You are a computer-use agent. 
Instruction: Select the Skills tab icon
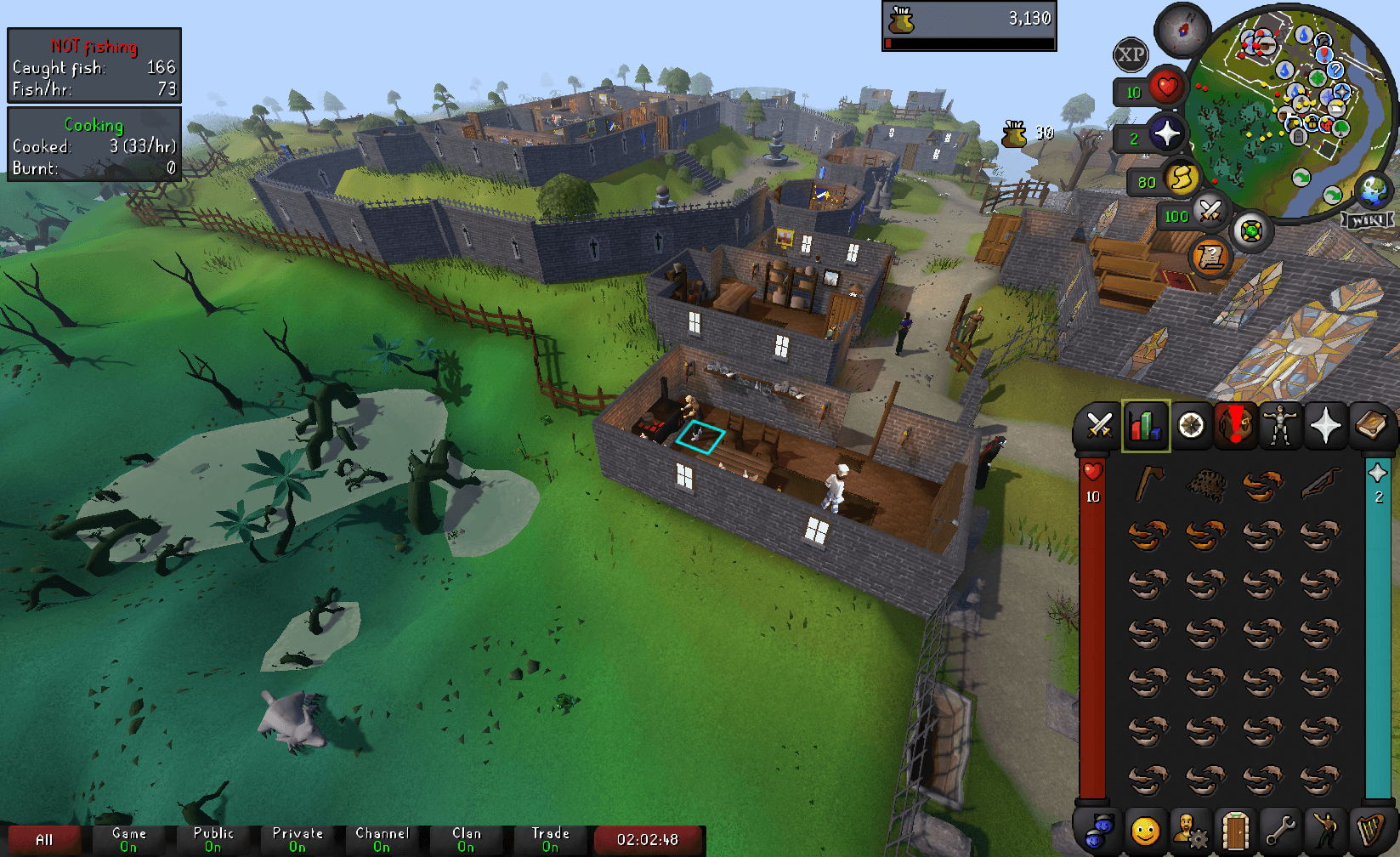tap(1146, 425)
